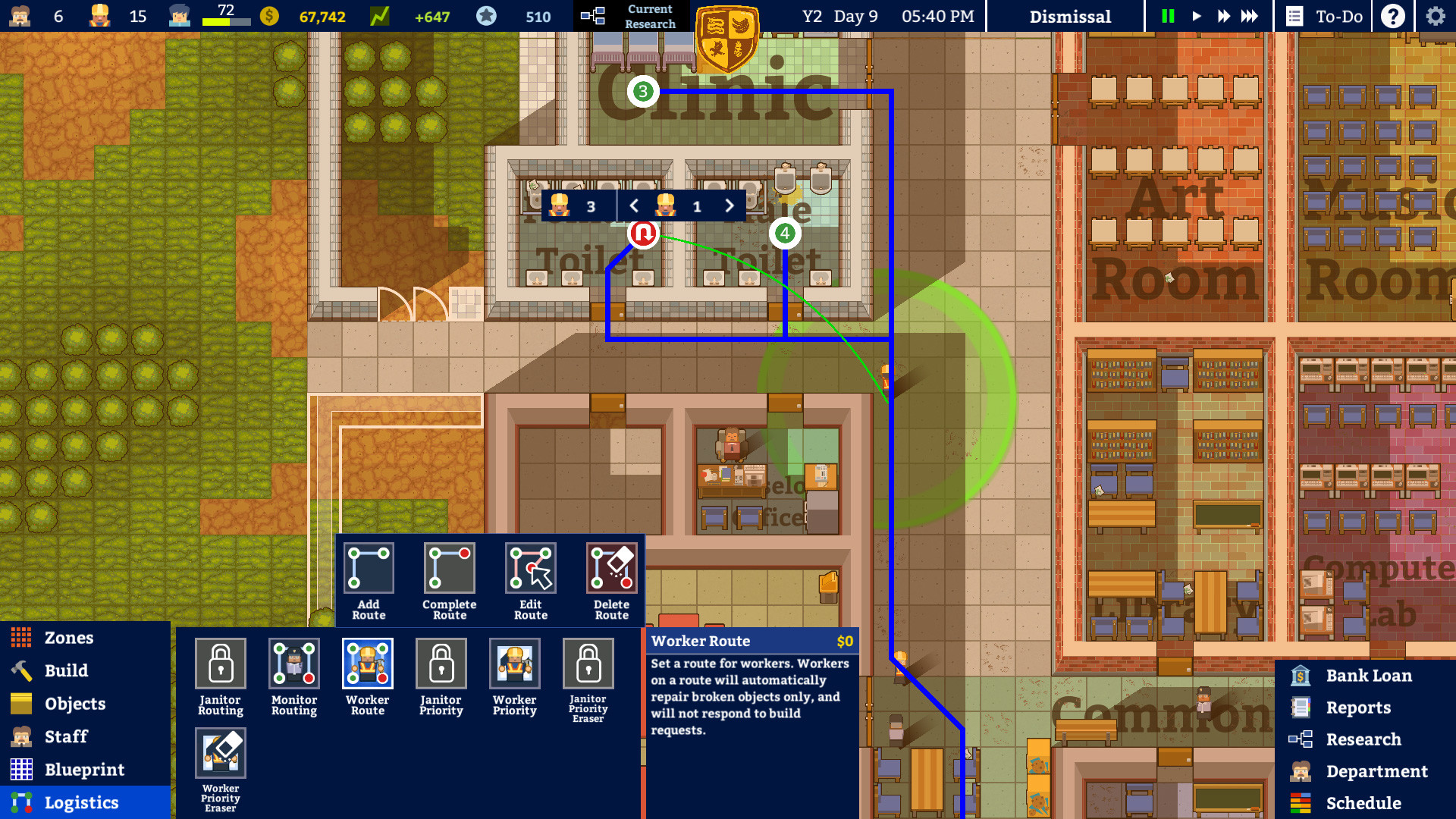
Task: Open the Add Route tool
Action: click(x=369, y=569)
